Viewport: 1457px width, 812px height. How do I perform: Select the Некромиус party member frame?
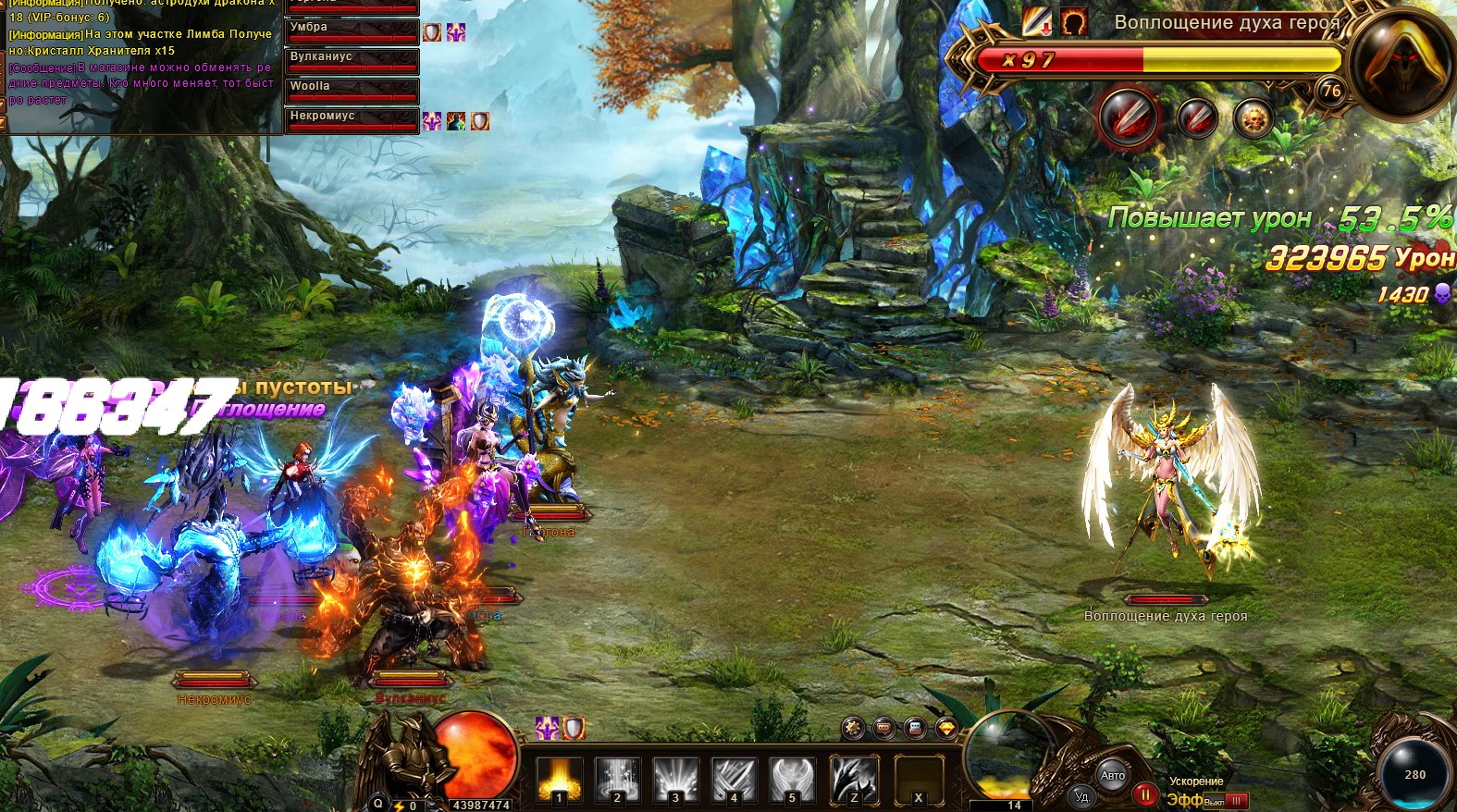click(352, 120)
